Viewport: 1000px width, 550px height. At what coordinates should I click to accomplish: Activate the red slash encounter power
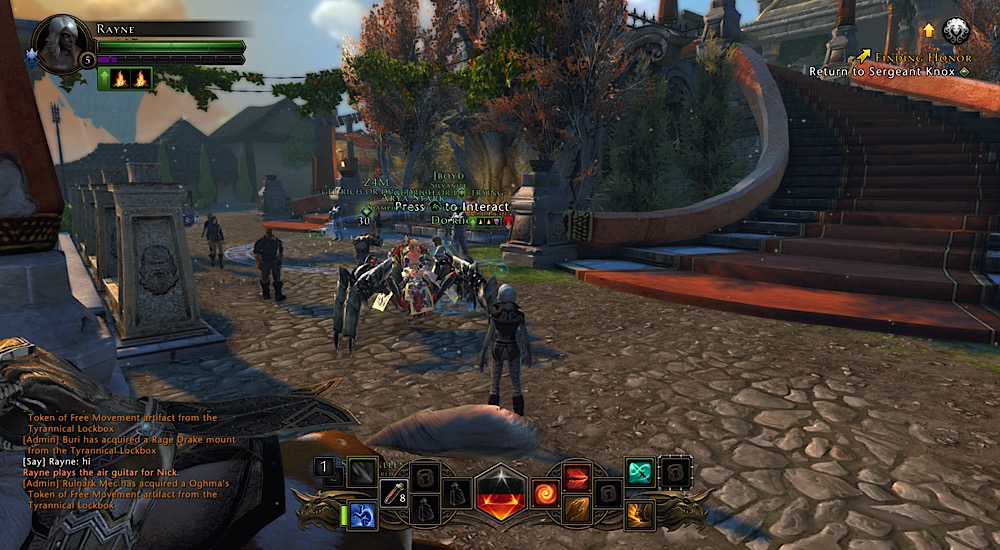(x=577, y=477)
